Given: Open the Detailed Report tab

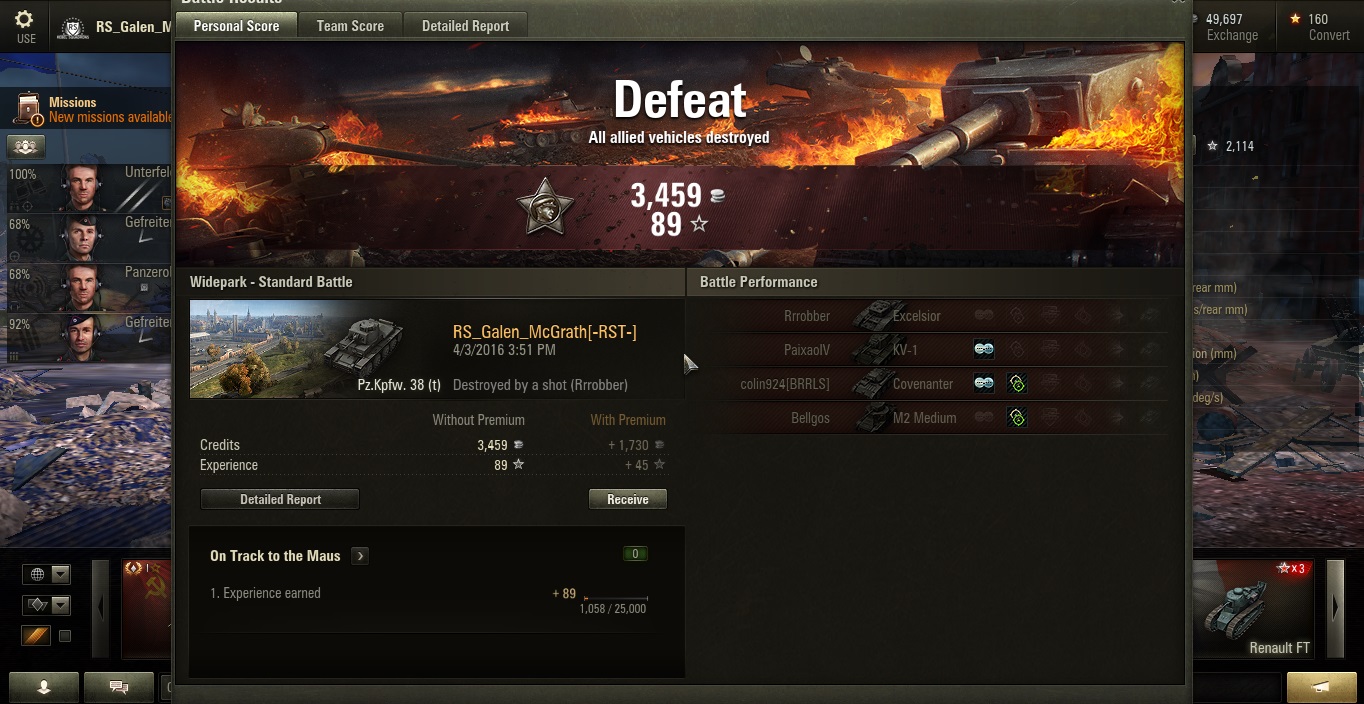Looking at the screenshot, I should pyautogui.click(x=465, y=26).
